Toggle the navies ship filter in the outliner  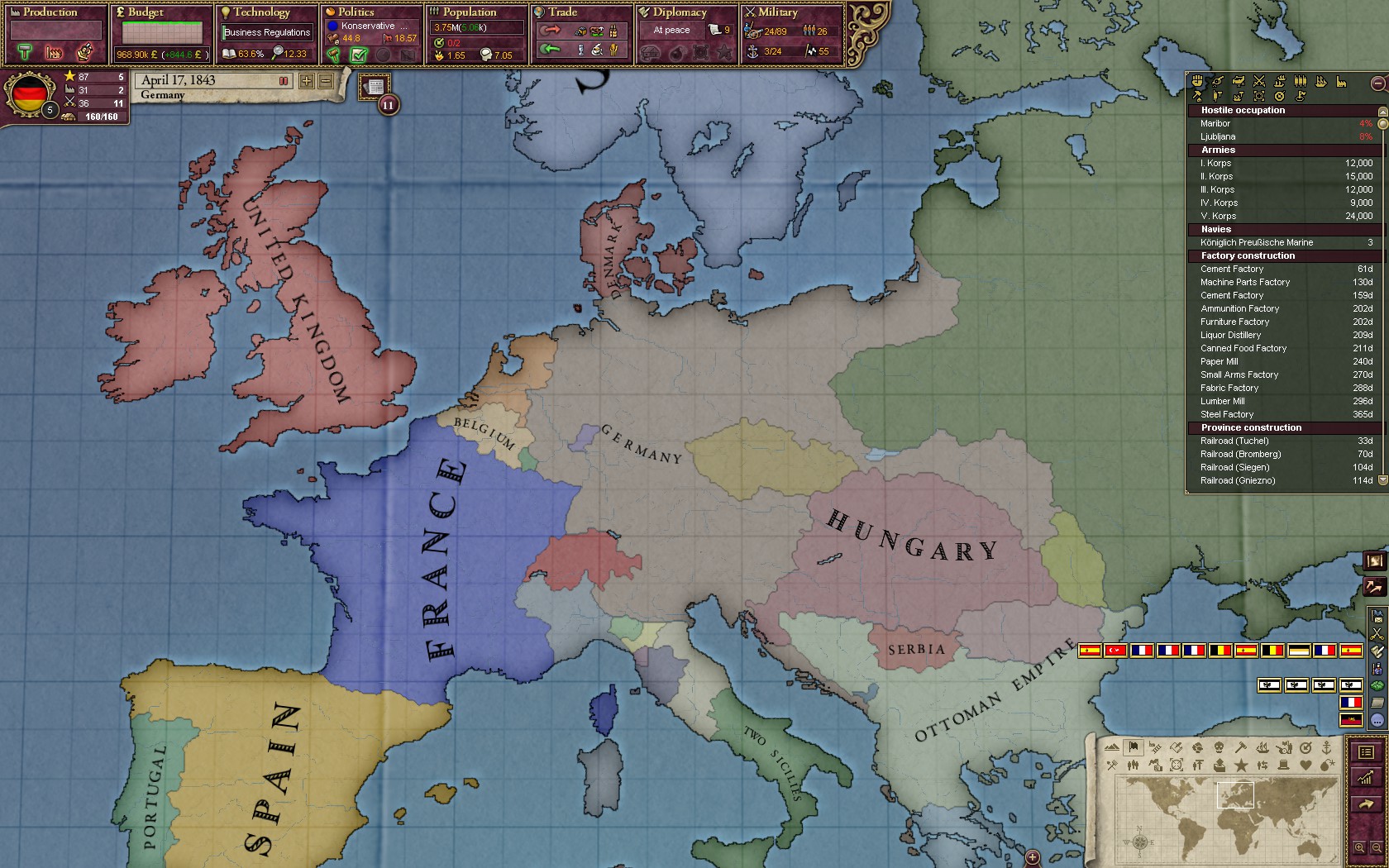point(1320,81)
